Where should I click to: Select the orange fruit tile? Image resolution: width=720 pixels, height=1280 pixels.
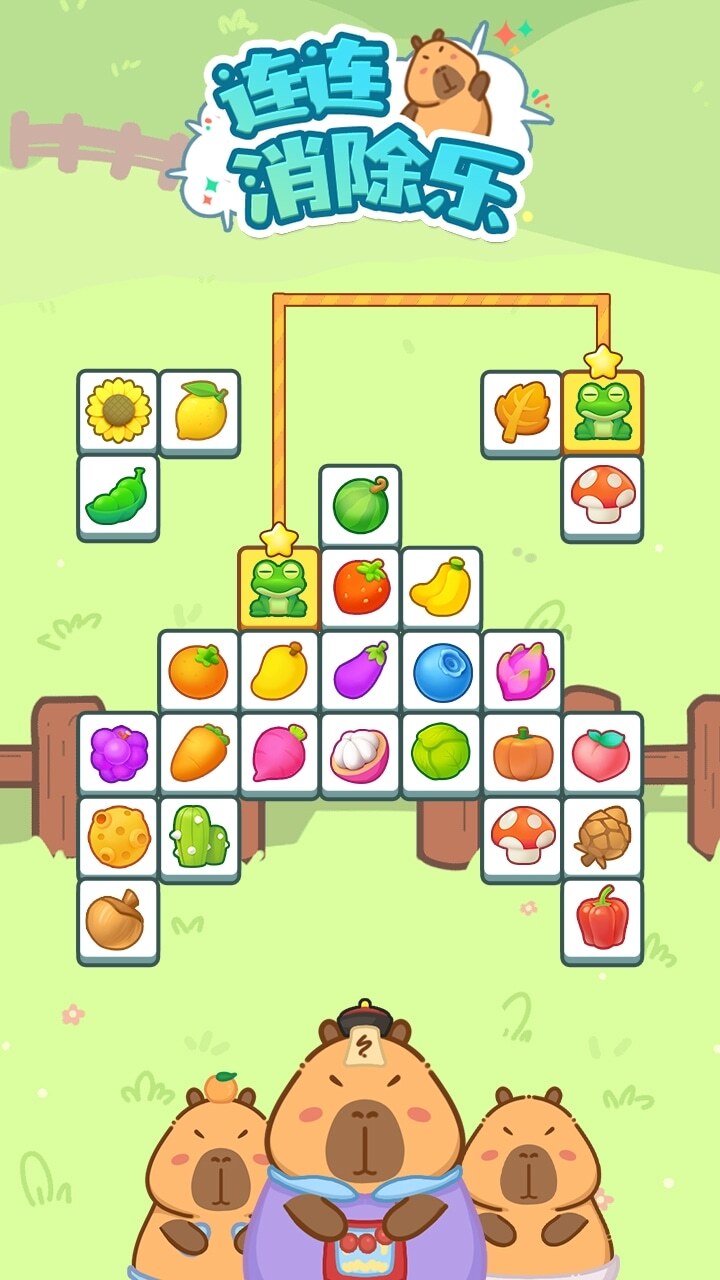pyautogui.click(x=198, y=670)
